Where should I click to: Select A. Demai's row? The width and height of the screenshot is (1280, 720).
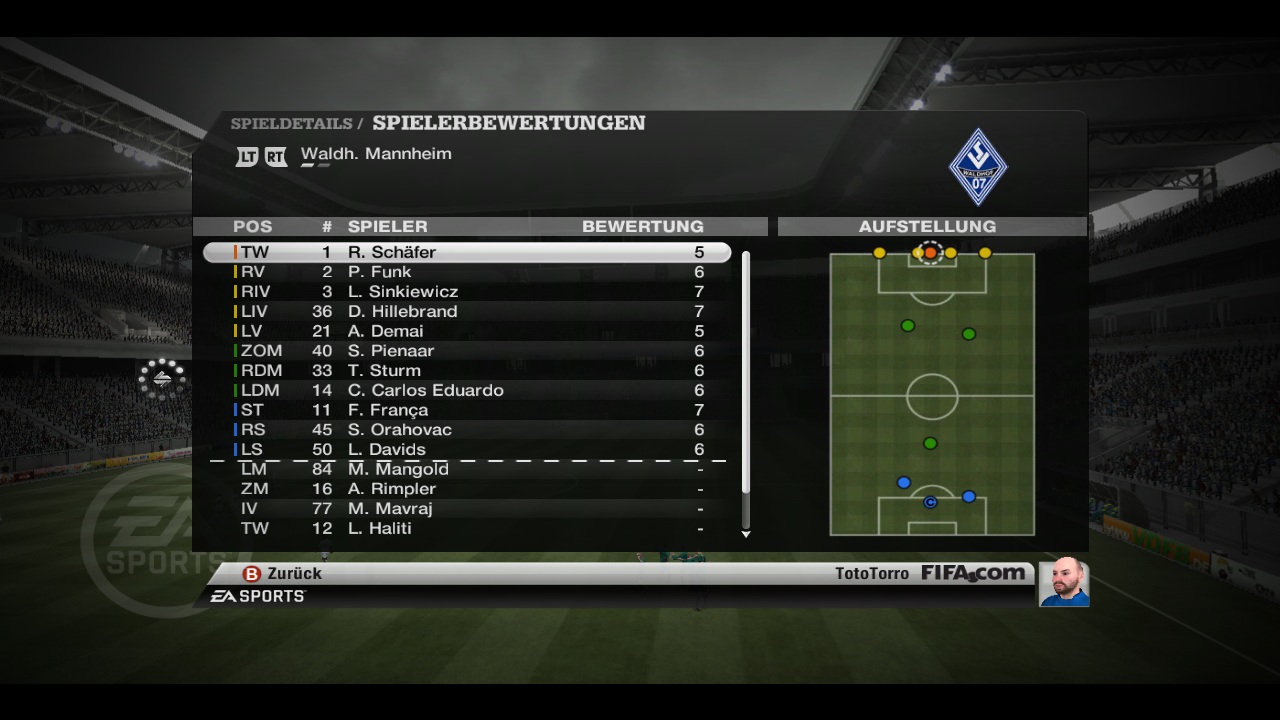coord(467,331)
